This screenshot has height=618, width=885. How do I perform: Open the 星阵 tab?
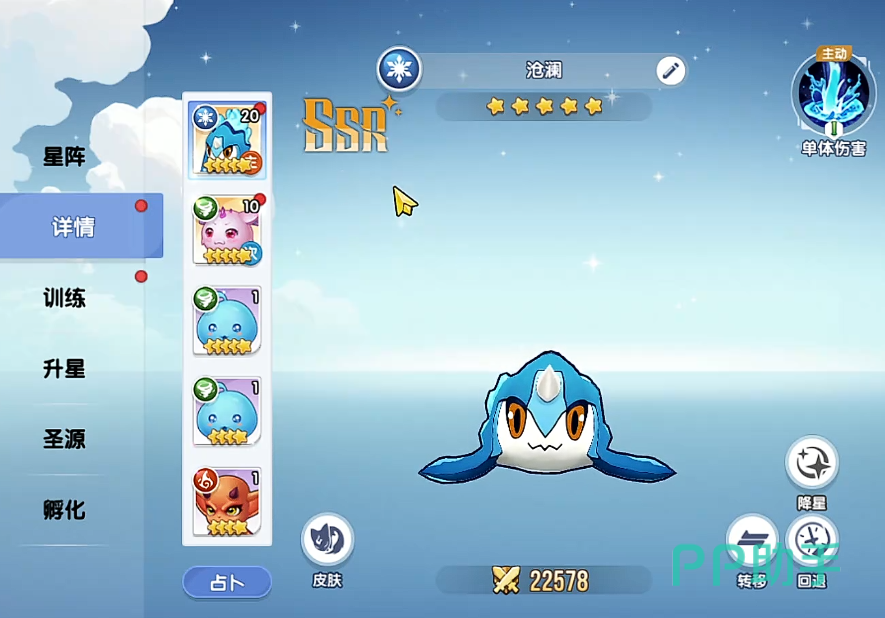tap(64, 157)
